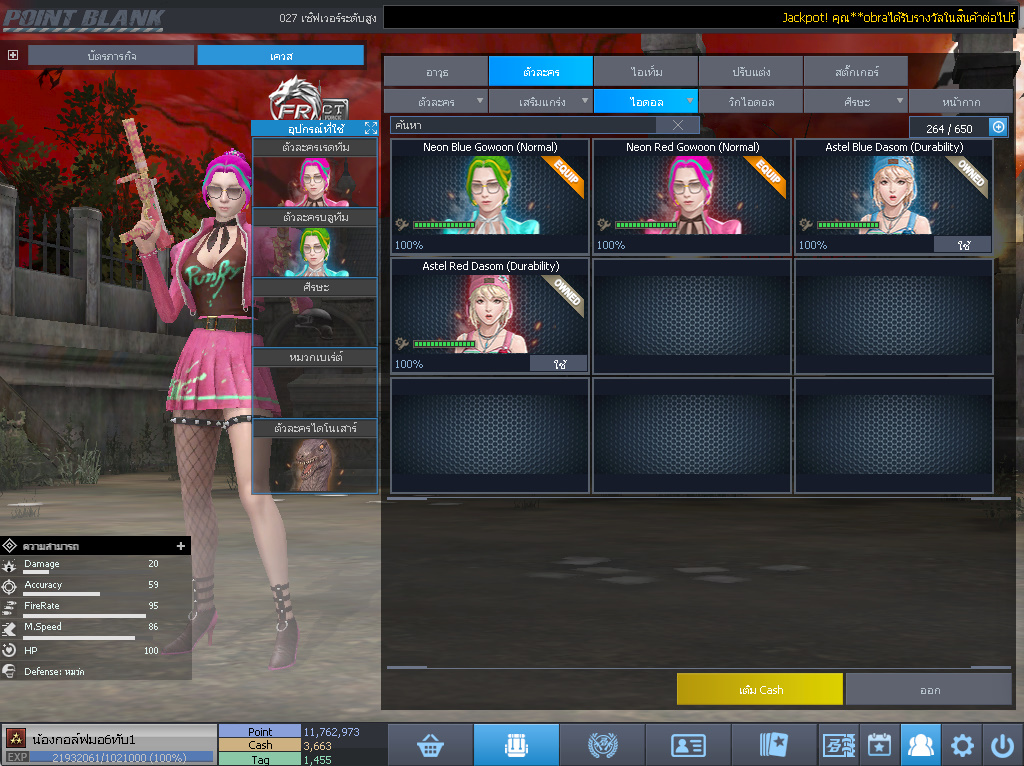
Task: Click the power icon to quit
Action: (1002, 745)
